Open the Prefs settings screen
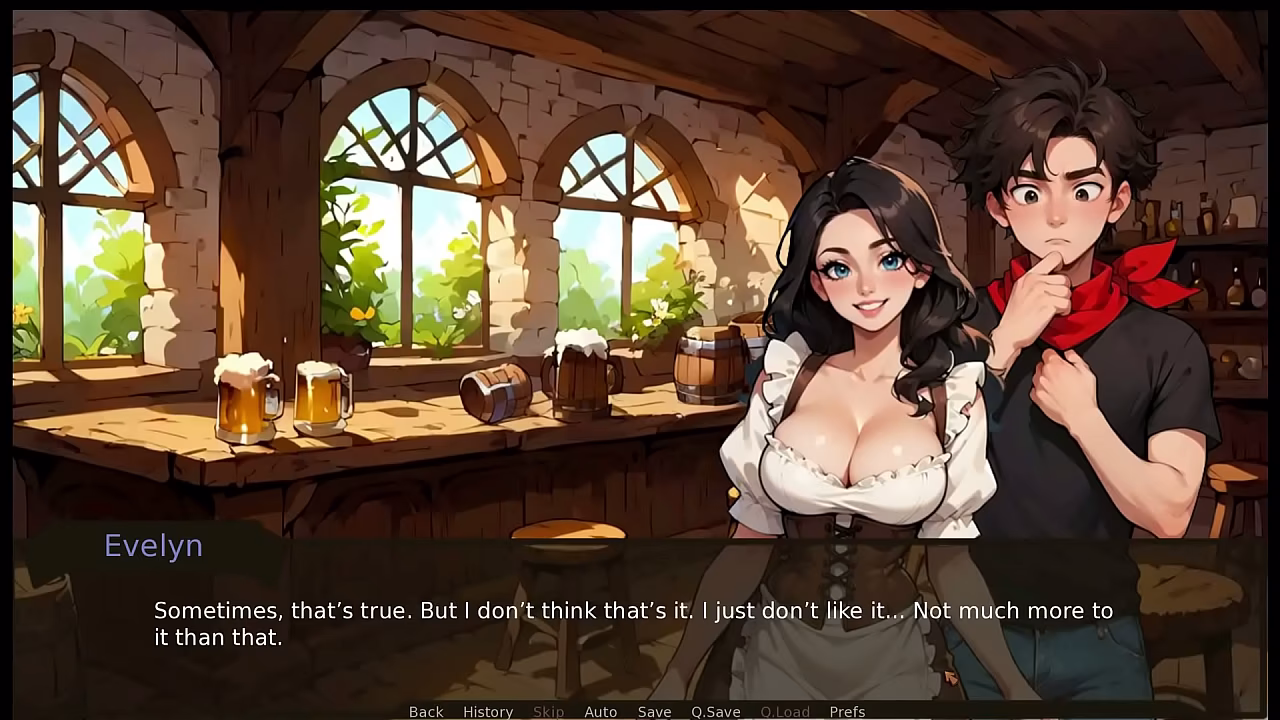This screenshot has width=1280, height=720. click(x=849, y=711)
